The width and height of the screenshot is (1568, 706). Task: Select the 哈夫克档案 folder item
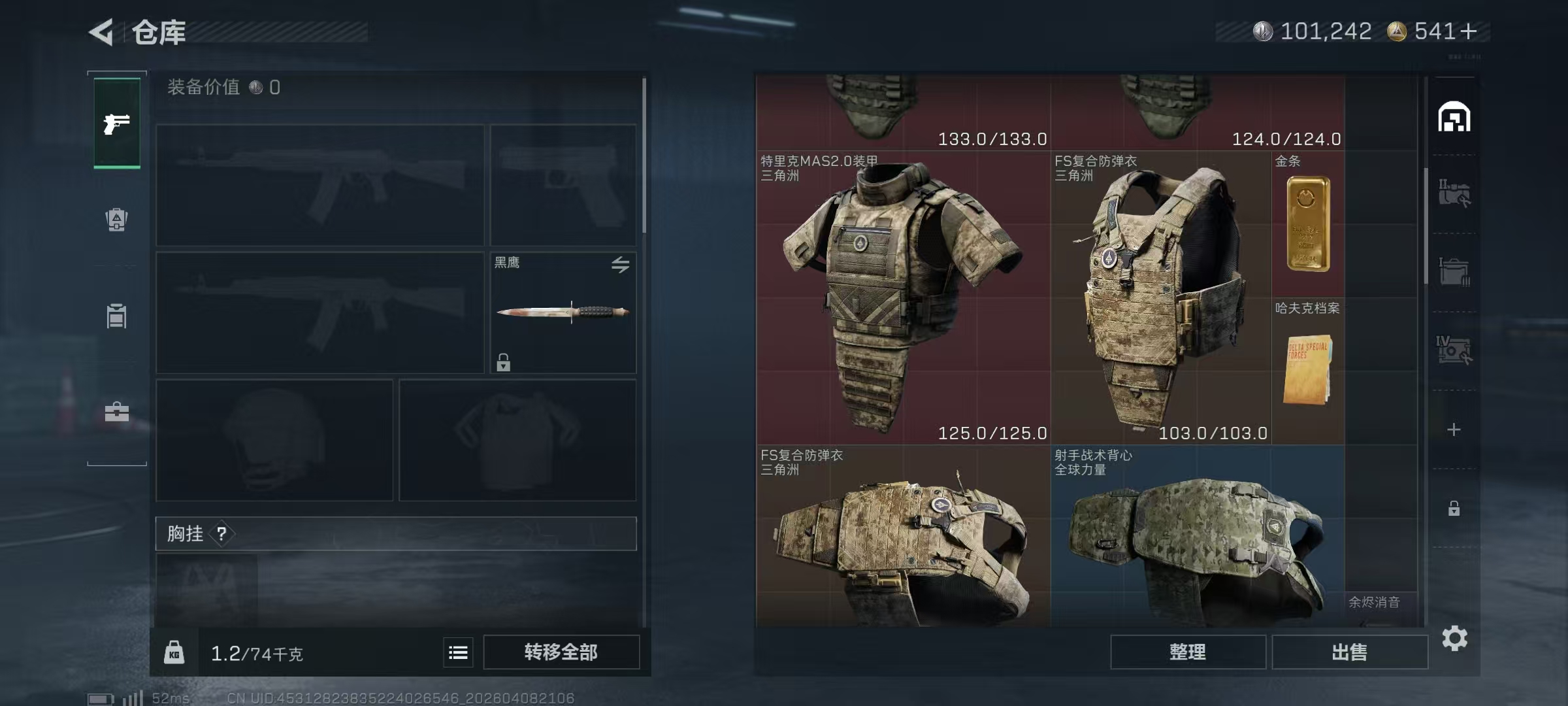1308,370
